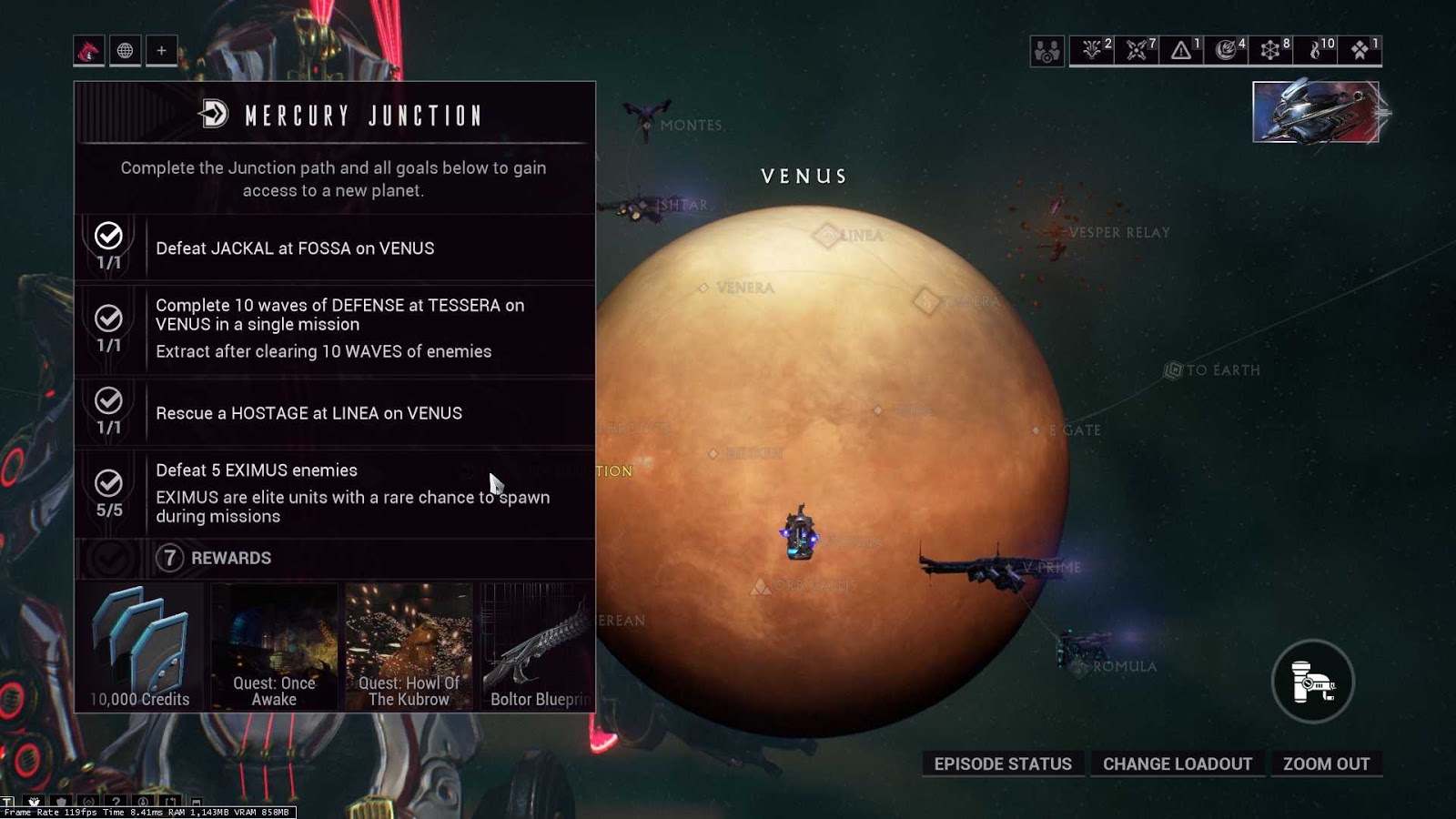Open the syndicate medallion icon showing 4
Viewport: 1456px width, 819px height.
1226,51
